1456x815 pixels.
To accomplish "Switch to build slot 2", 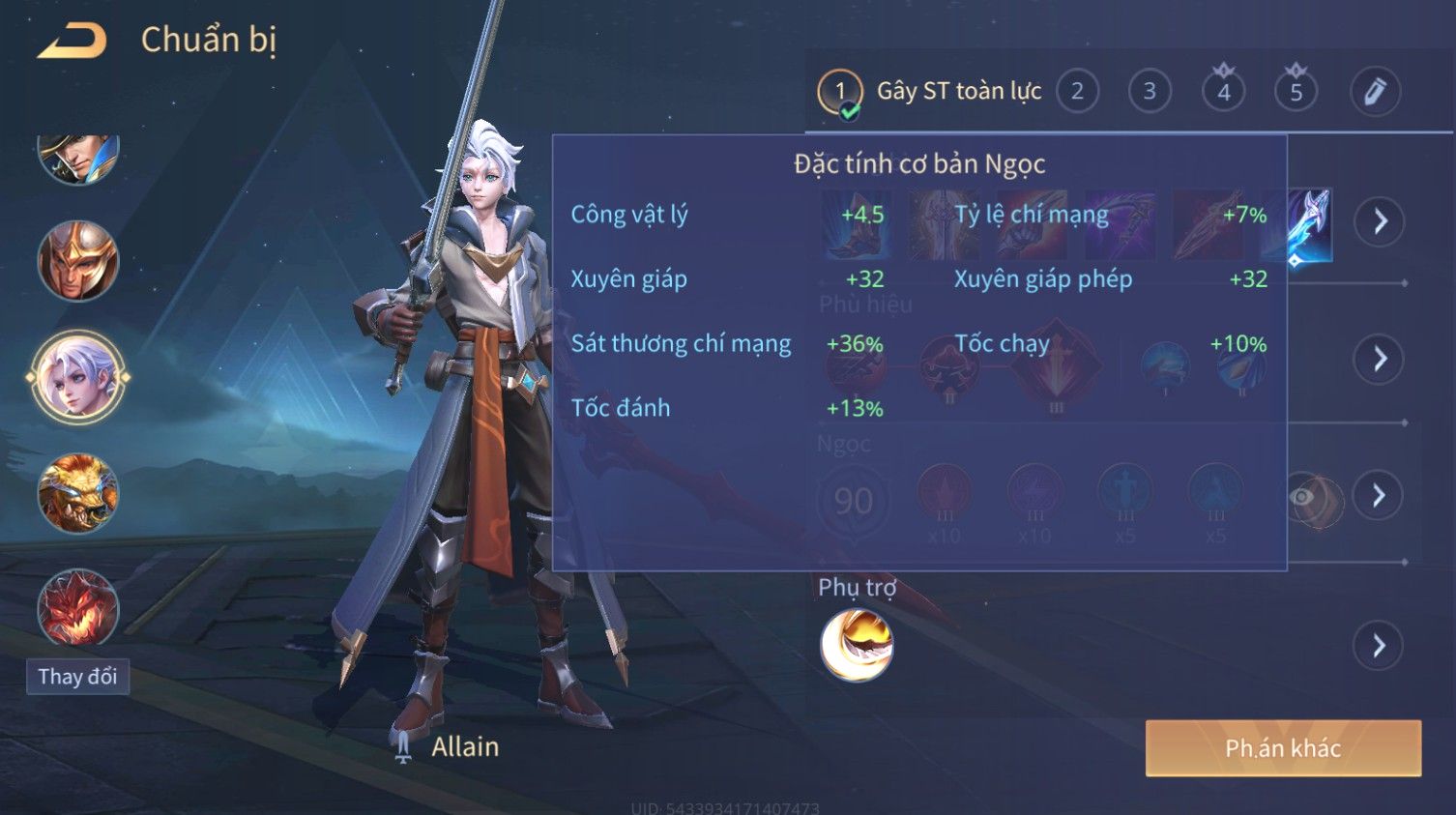I will point(1077,92).
